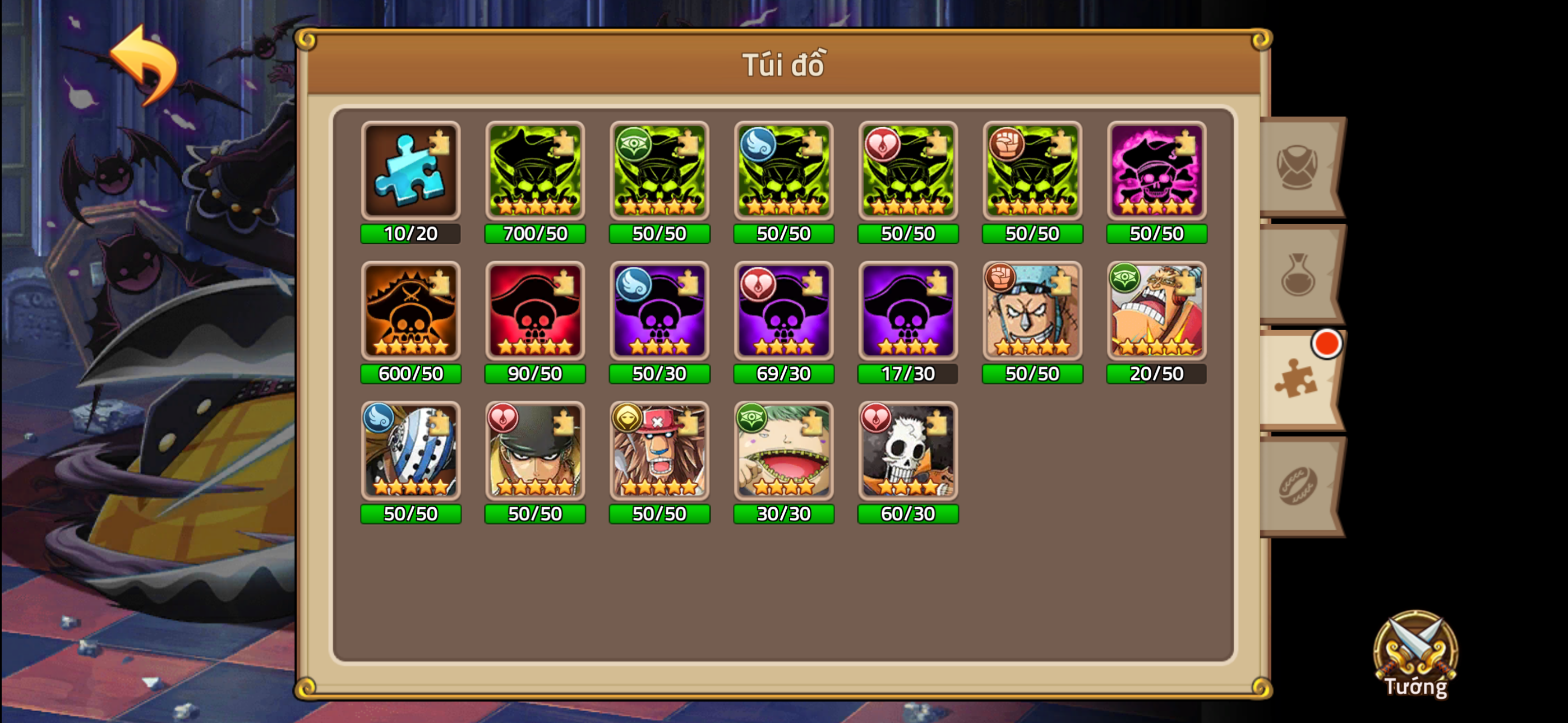Open the Killer masked shard bottom row

(411, 452)
